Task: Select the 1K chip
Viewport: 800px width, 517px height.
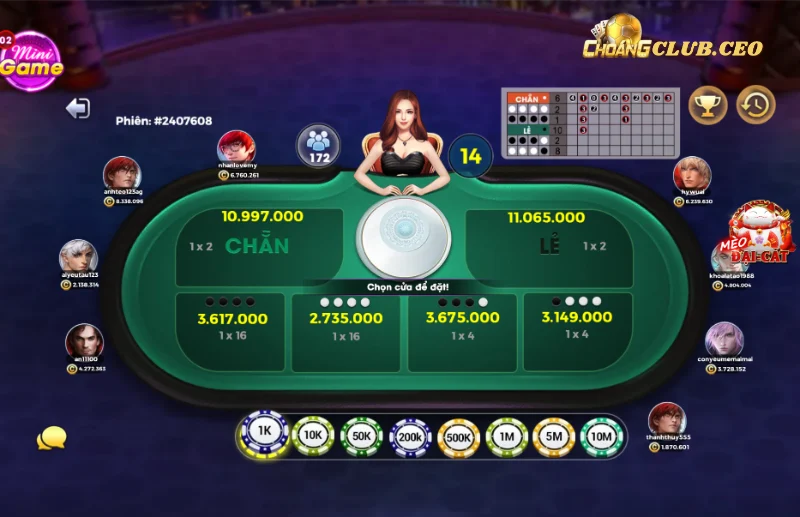Action: [x=264, y=431]
